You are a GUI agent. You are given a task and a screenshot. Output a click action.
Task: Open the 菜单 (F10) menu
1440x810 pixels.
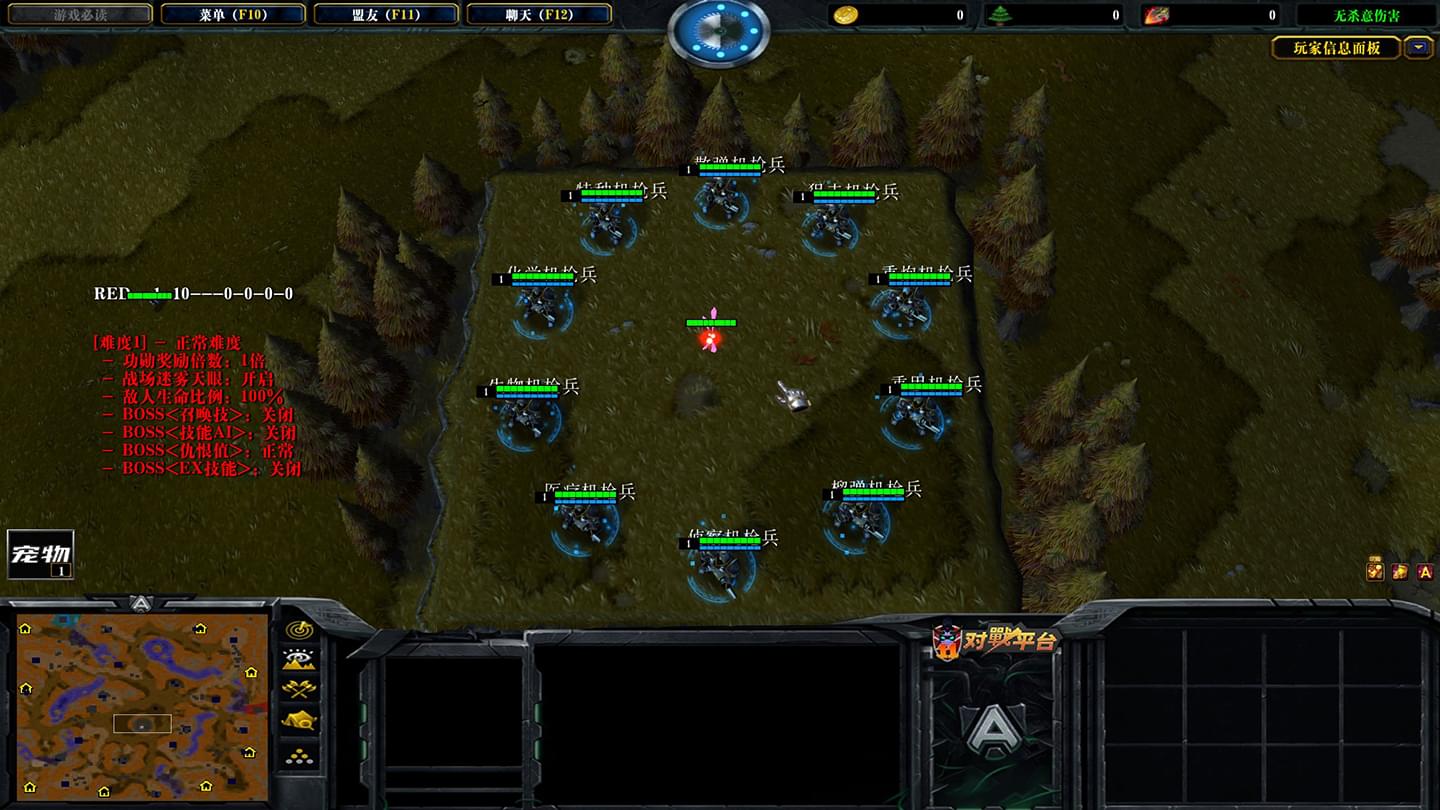pyautogui.click(x=233, y=15)
